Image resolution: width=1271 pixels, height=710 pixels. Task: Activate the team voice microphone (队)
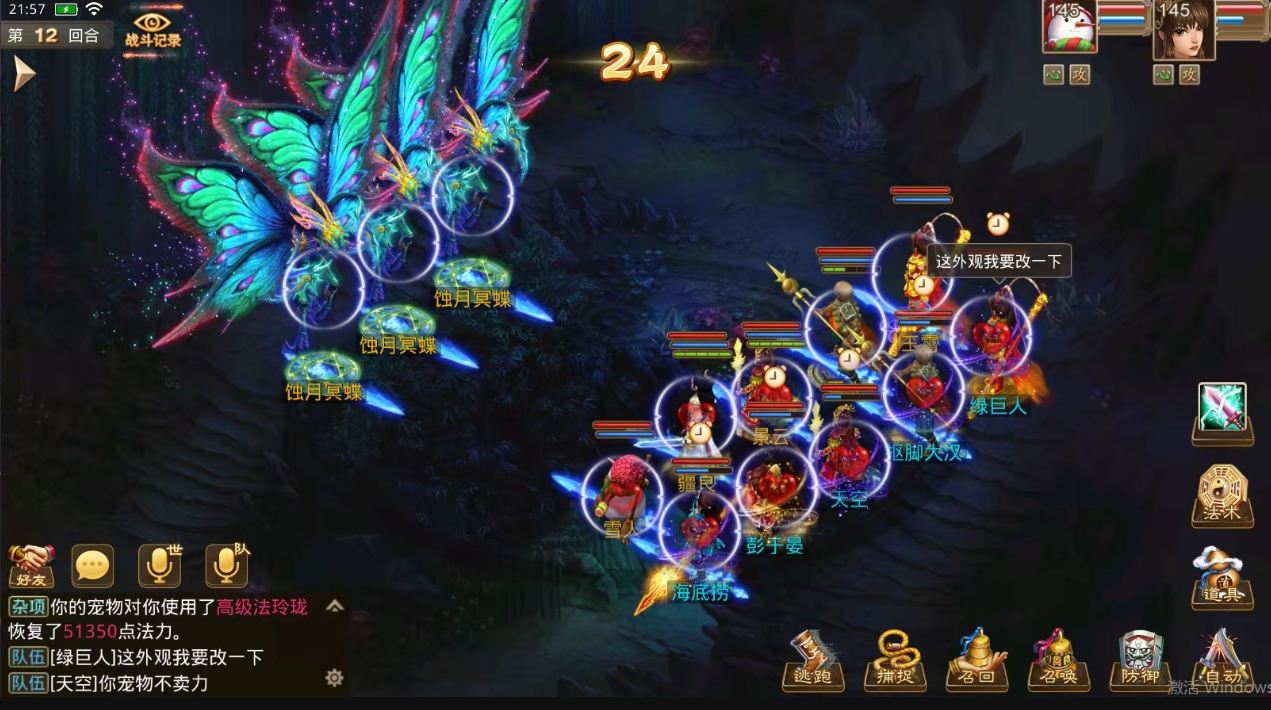click(227, 566)
